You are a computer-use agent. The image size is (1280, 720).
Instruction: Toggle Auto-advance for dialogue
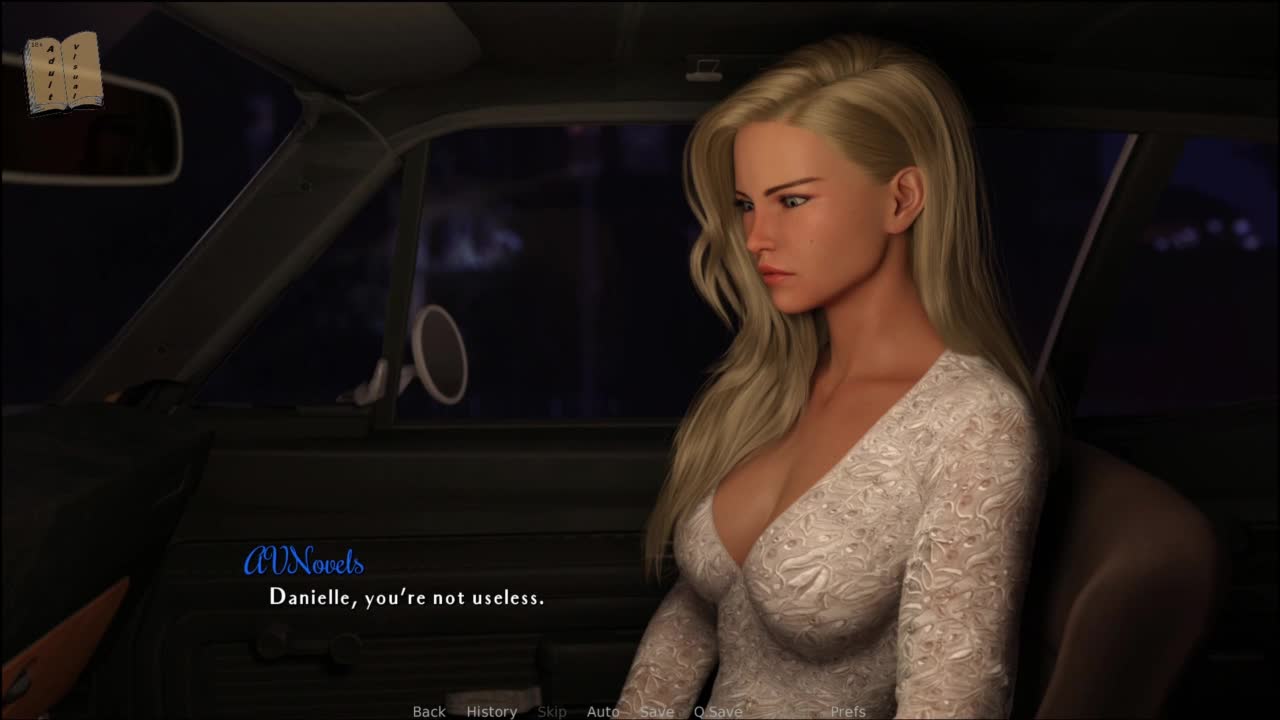pos(603,711)
